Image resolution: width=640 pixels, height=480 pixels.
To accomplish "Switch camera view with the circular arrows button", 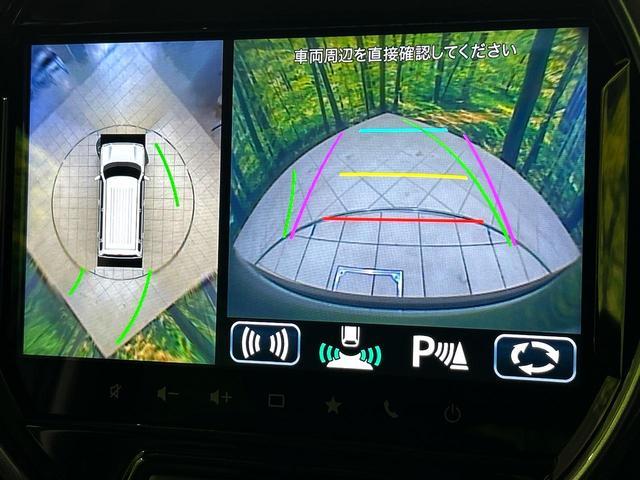I will 534,357.
